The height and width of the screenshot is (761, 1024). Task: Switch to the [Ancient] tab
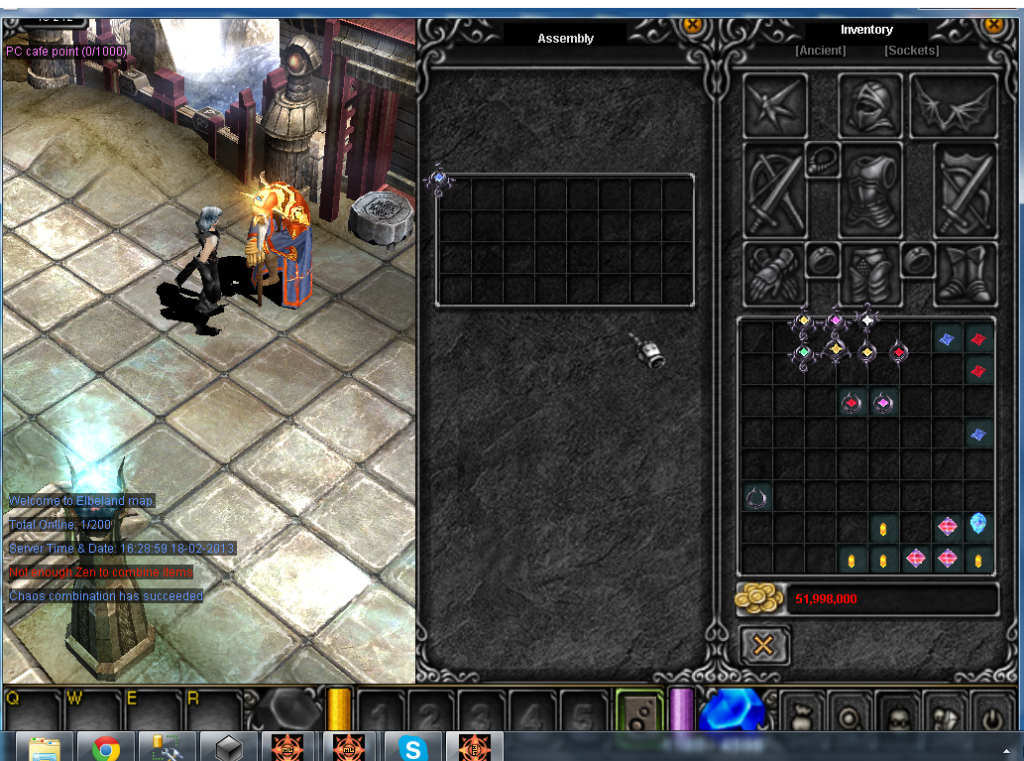point(820,51)
